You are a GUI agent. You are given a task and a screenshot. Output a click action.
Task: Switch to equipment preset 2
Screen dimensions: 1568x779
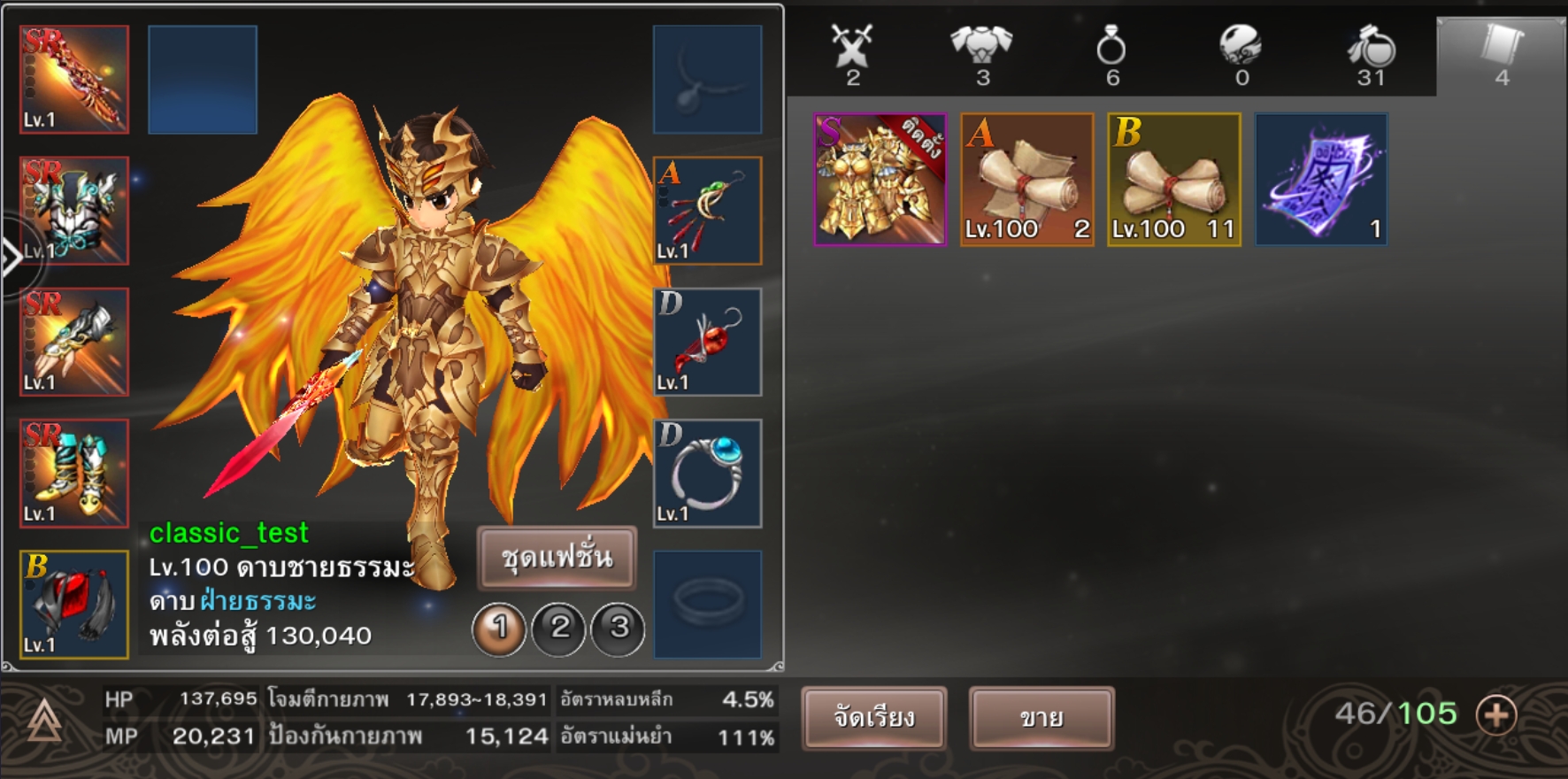[x=559, y=629]
